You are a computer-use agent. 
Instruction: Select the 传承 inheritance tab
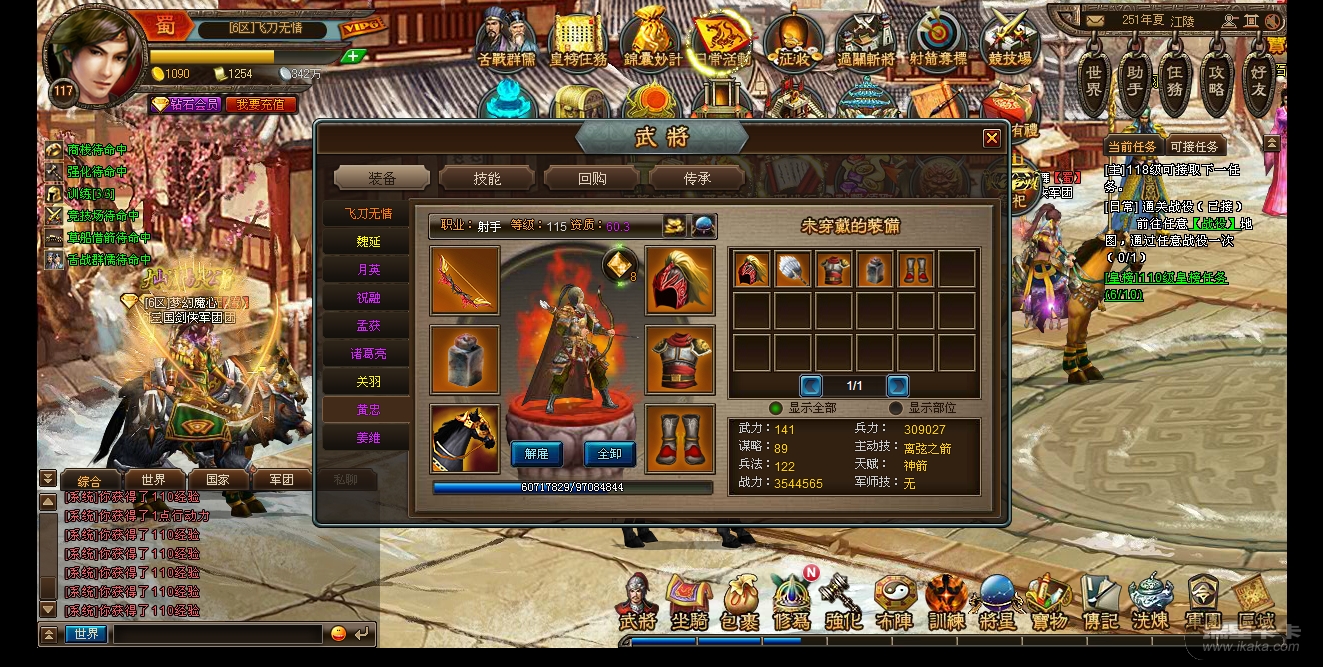(697, 178)
